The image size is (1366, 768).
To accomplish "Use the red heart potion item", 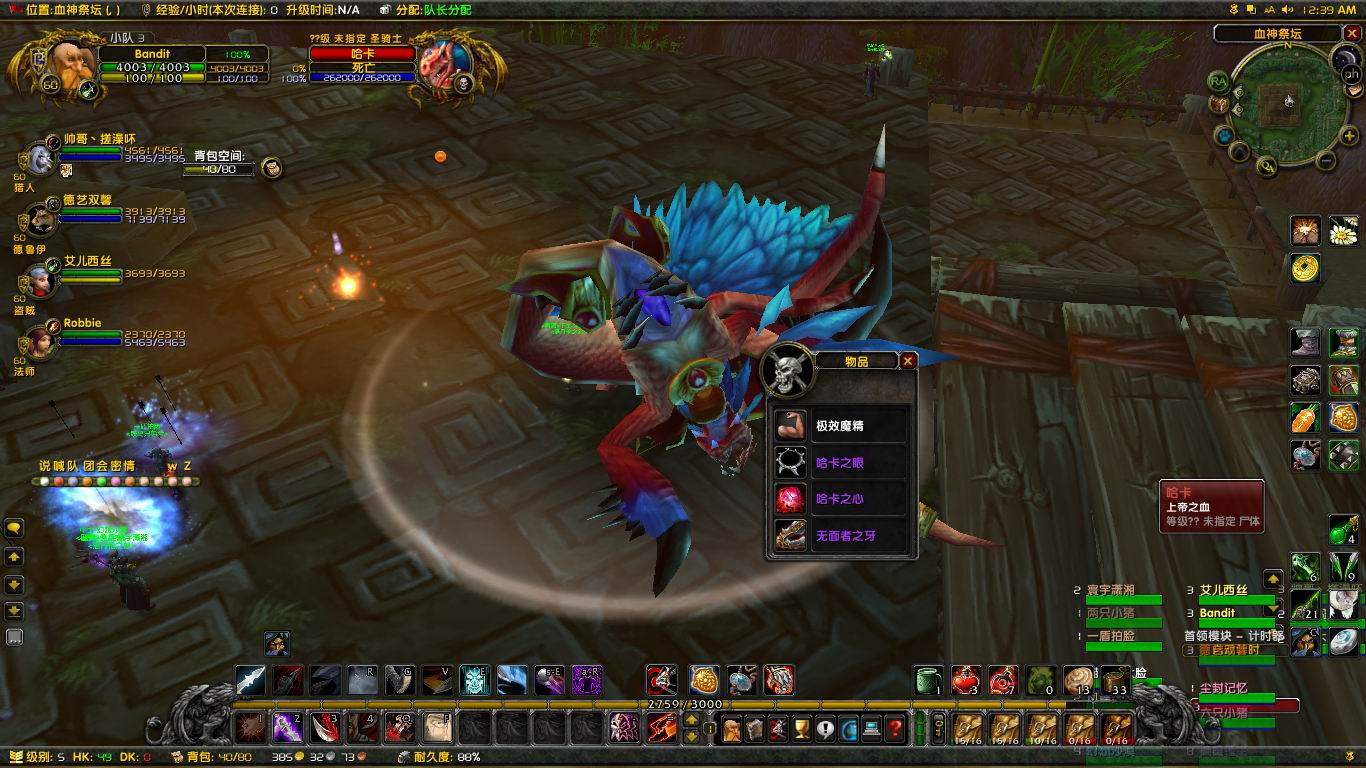I will coord(965,681).
